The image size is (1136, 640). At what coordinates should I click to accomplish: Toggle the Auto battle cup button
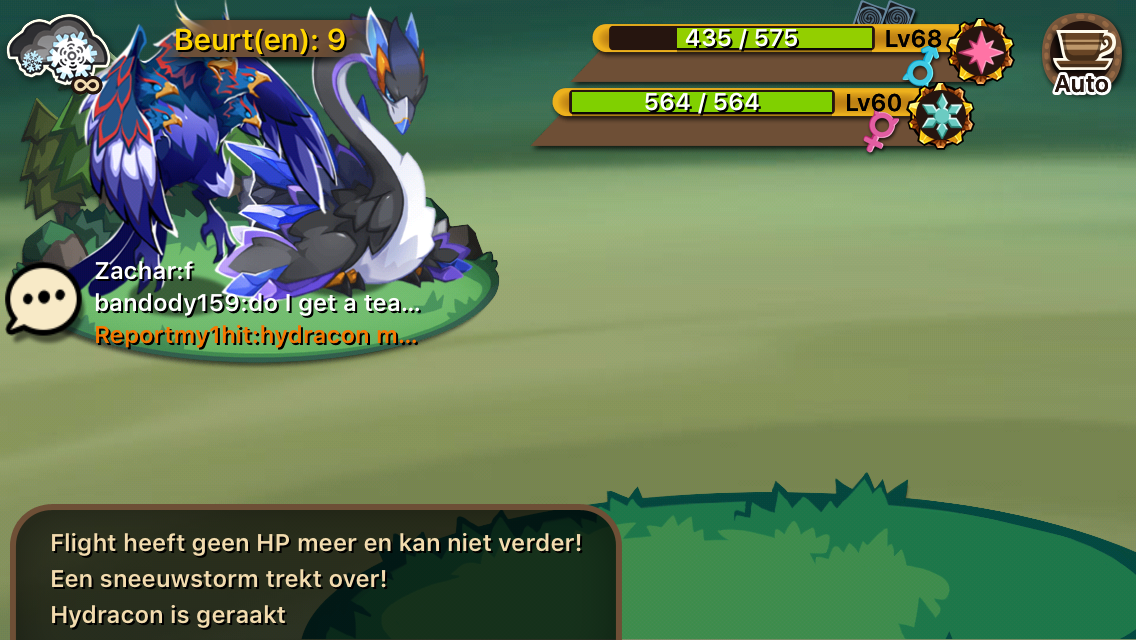pos(1081,54)
